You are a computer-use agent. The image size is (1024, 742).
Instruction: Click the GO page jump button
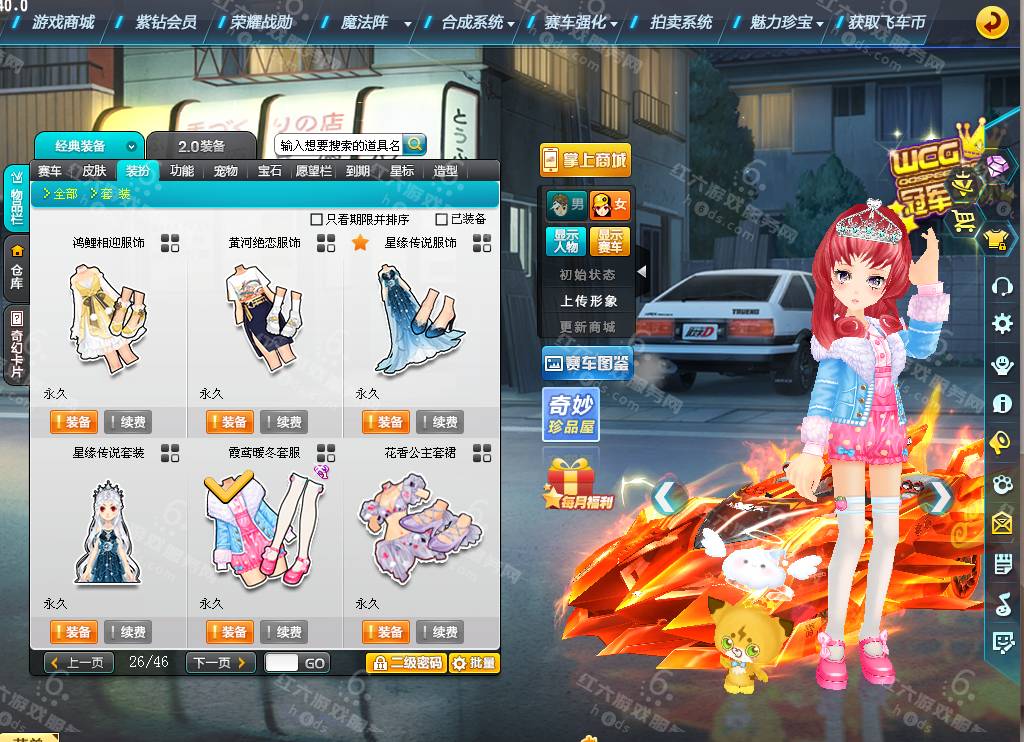pos(315,662)
